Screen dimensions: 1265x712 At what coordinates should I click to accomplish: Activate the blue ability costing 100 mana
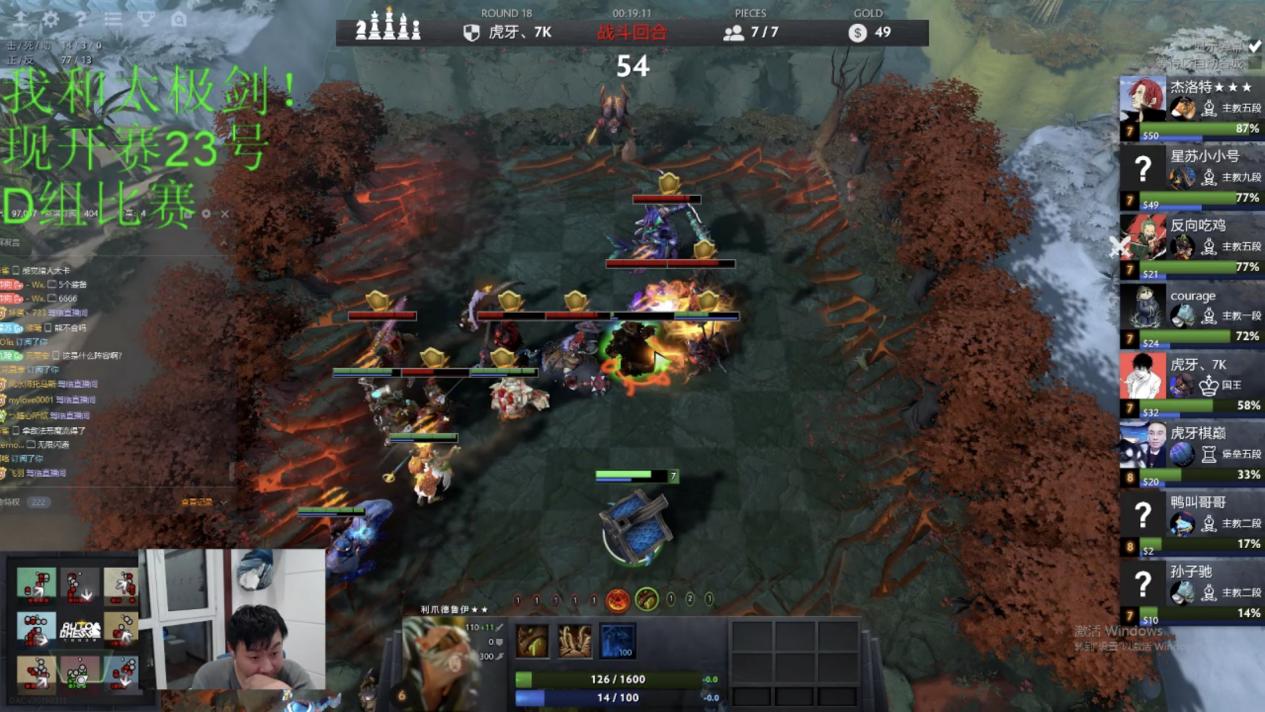pyautogui.click(x=617, y=641)
